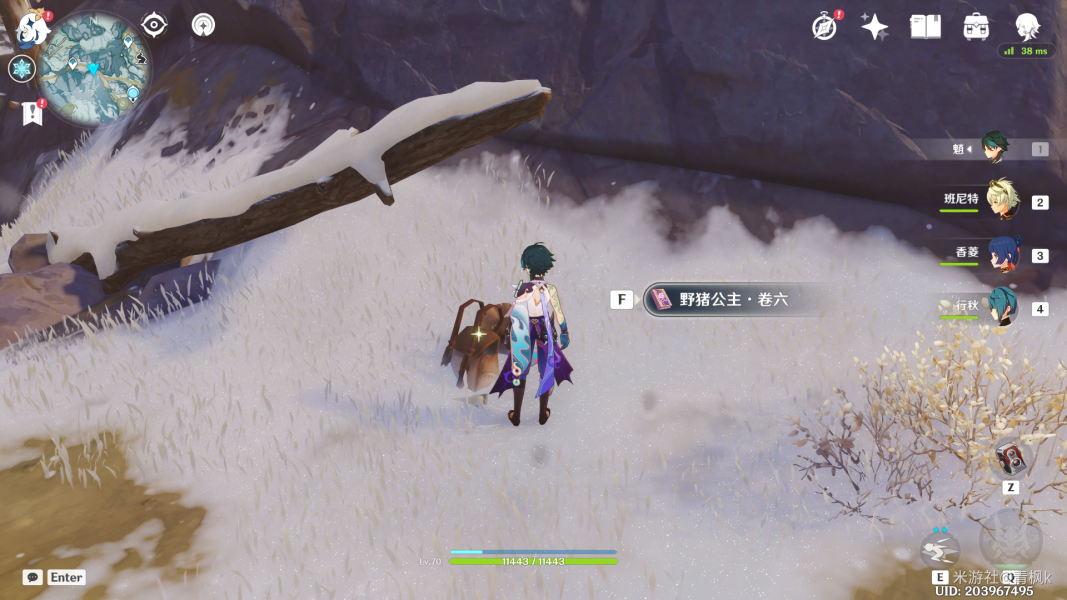
Task: Switch to party member 行秋
Action: [1001, 307]
